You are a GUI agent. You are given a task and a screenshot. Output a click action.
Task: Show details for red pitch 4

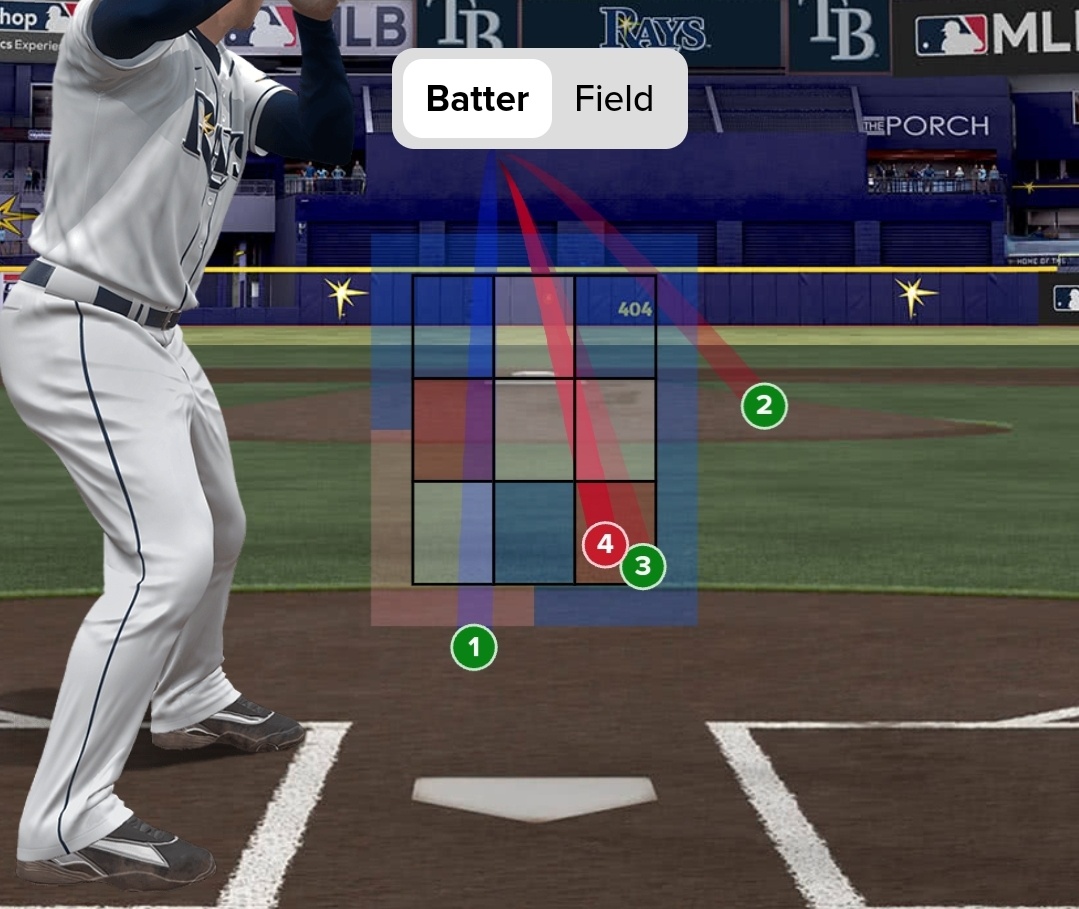[x=603, y=545]
